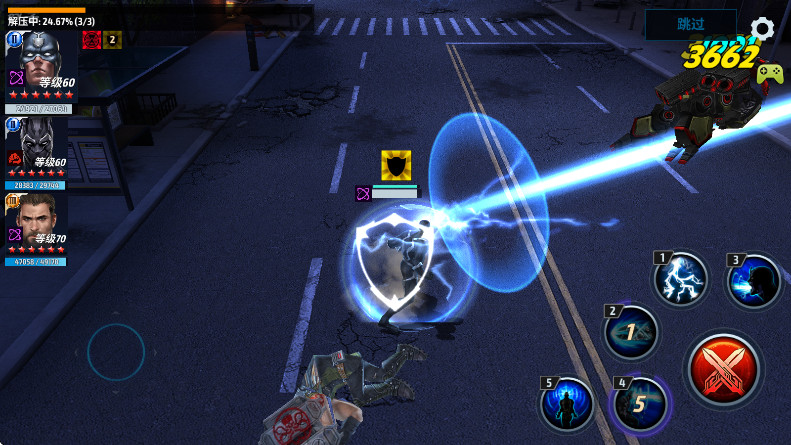This screenshot has height=445, width=791.
Task: Use skill 3 blue beam ability
Action: 754,280
